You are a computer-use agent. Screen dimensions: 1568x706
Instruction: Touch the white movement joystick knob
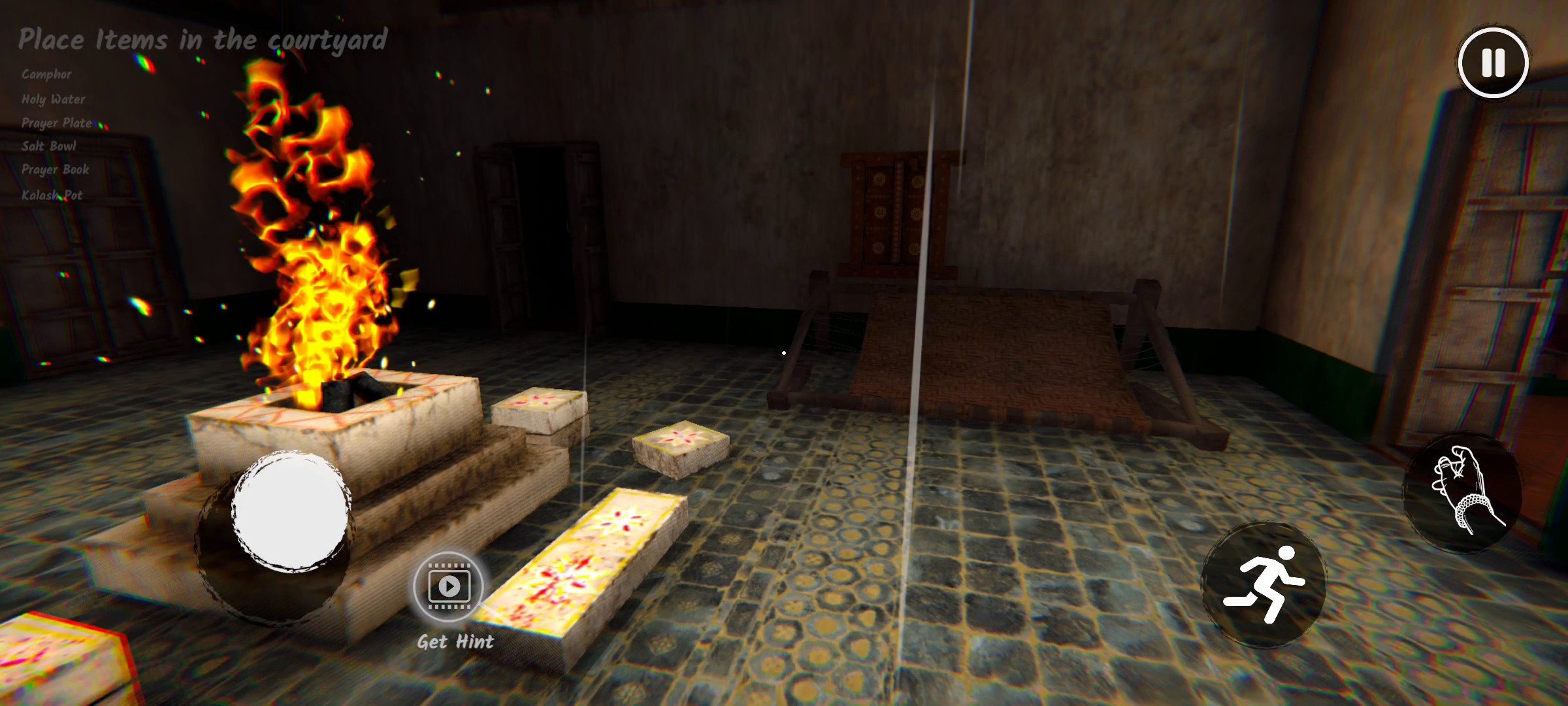tap(290, 511)
